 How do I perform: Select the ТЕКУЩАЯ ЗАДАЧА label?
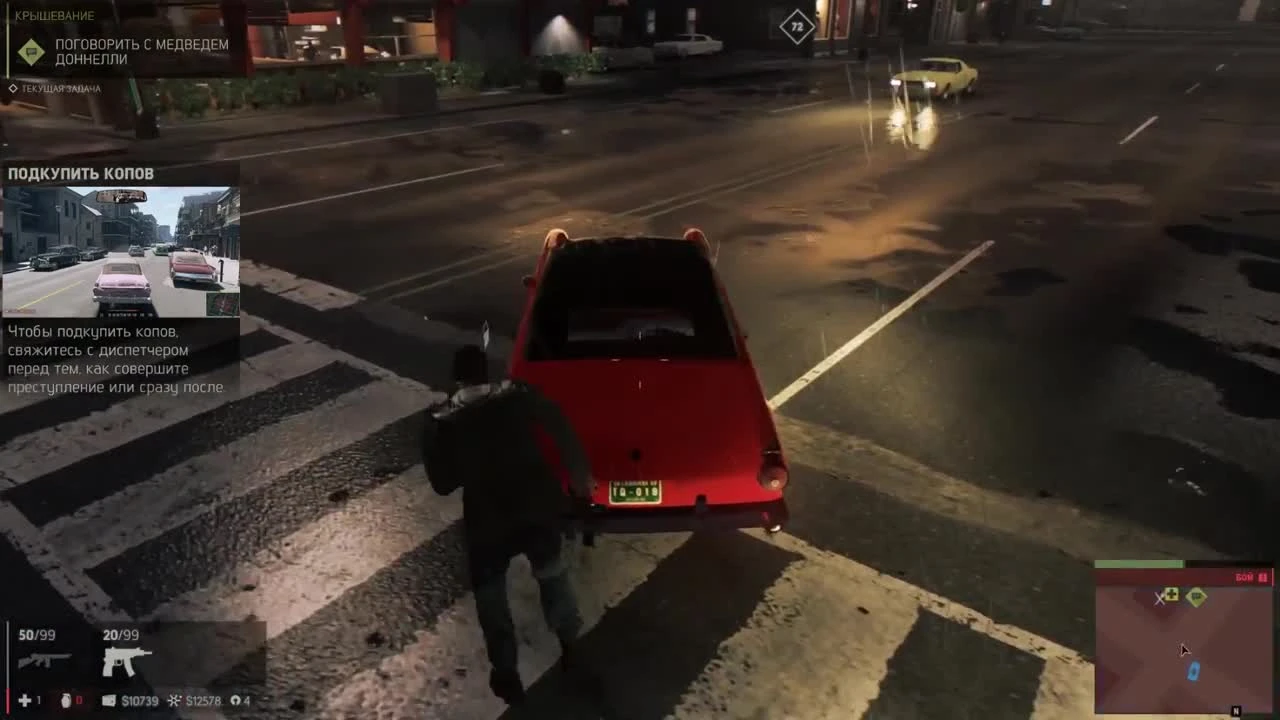[x=60, y=89]
